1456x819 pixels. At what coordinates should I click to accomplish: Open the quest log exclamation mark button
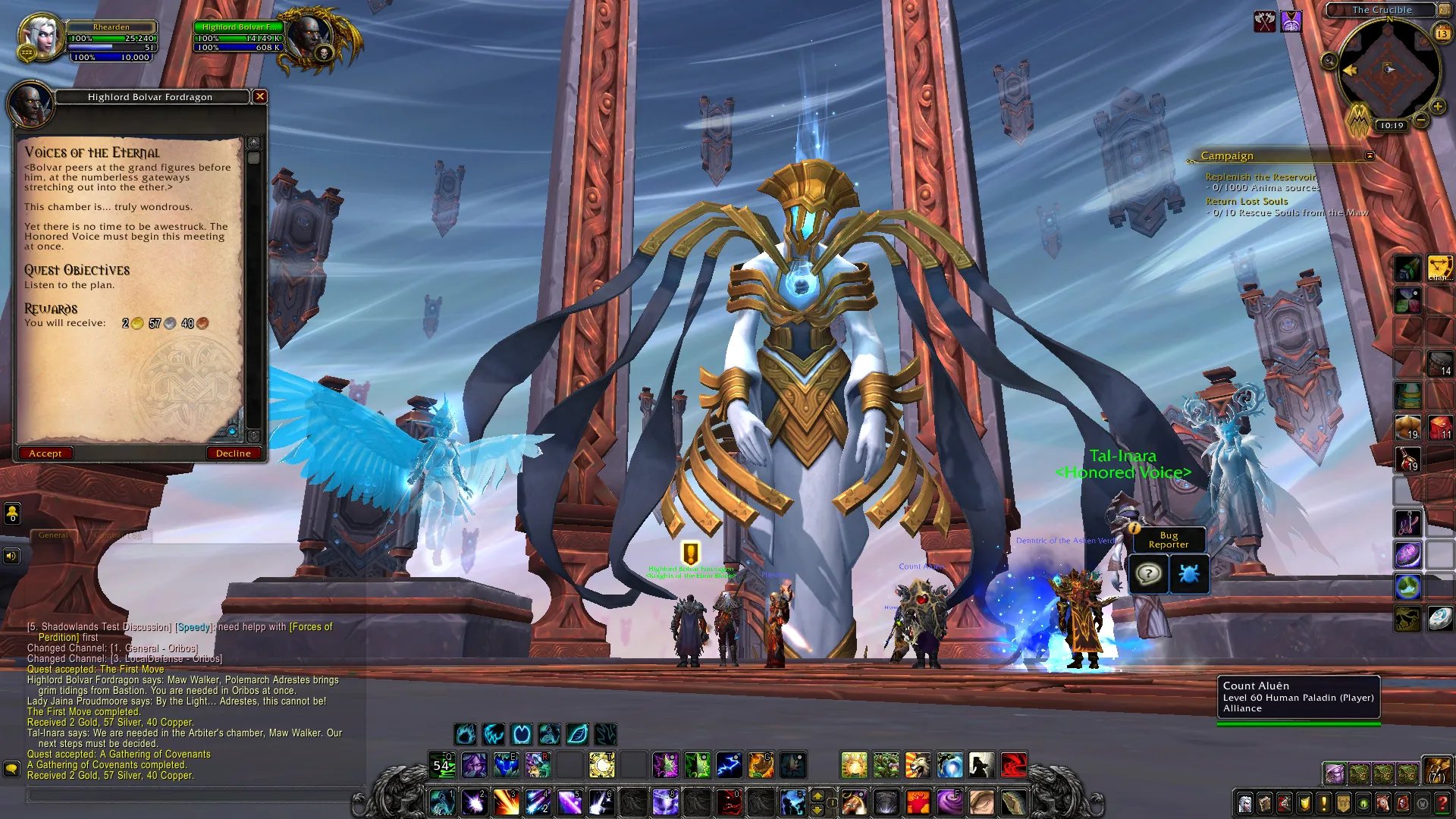pos(1324,803)
